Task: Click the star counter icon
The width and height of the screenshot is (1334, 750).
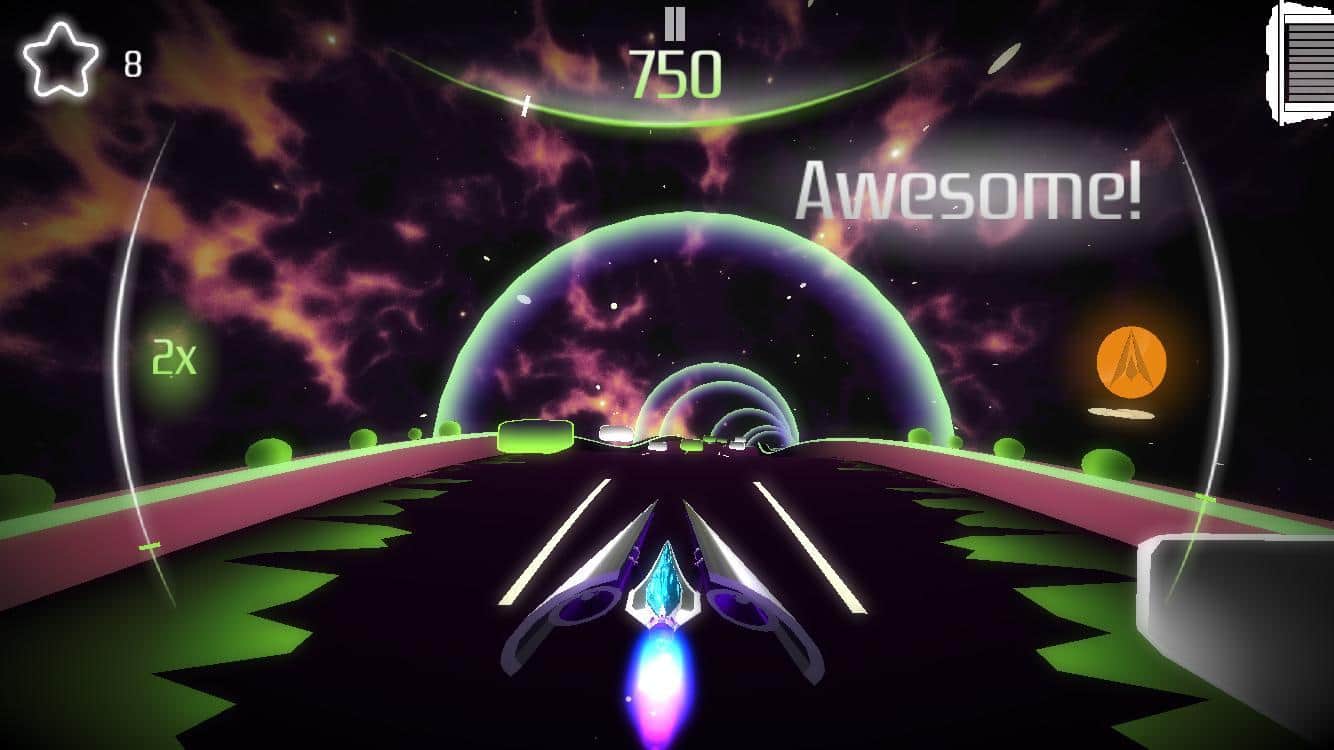Action: point(57,55)
